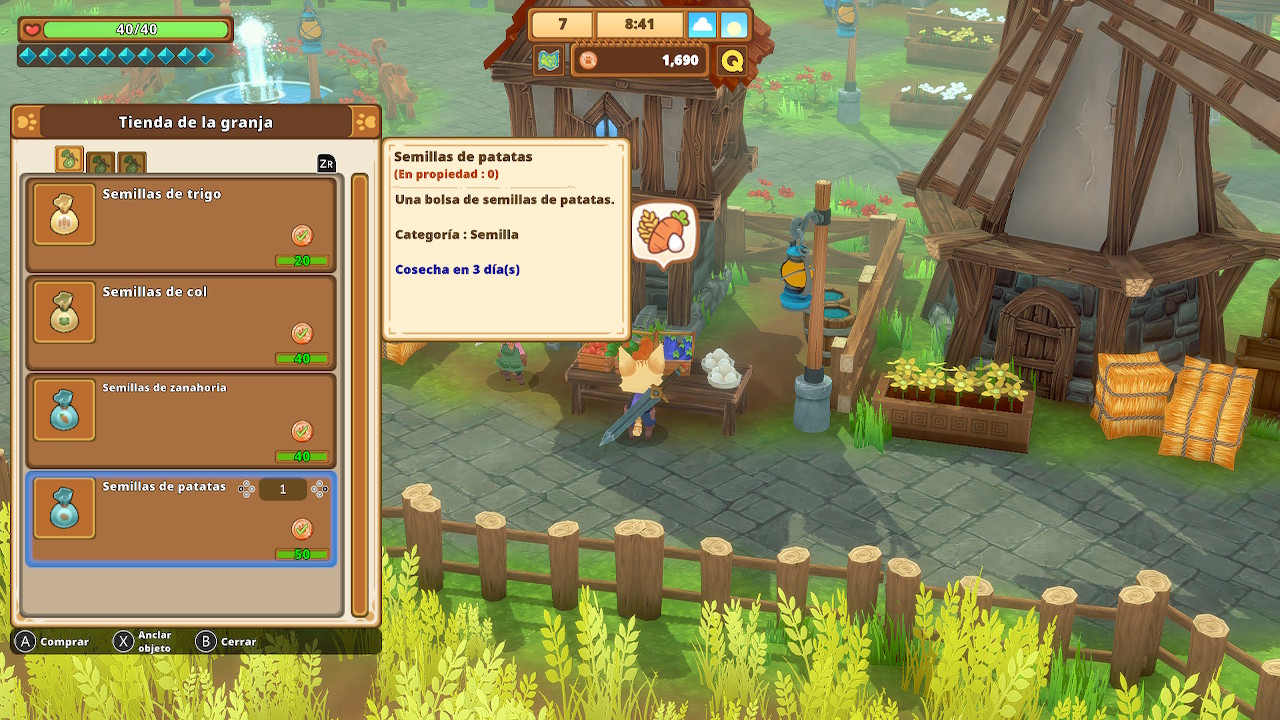Choose Semillas de col from the shop list
The image size is (1280, 720).
point(181,323)
